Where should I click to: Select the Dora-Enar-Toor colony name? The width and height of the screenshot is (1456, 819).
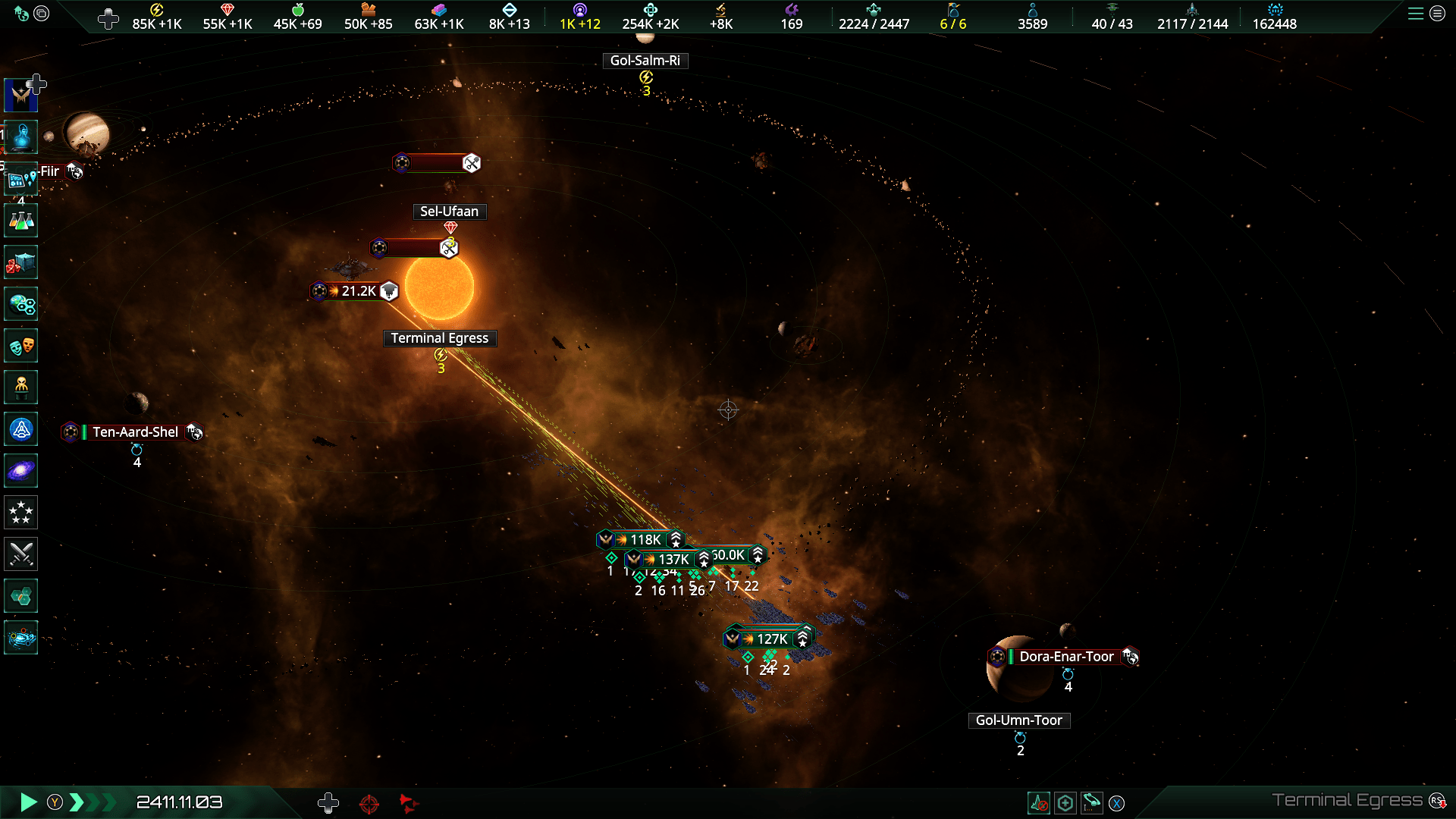1066,657
